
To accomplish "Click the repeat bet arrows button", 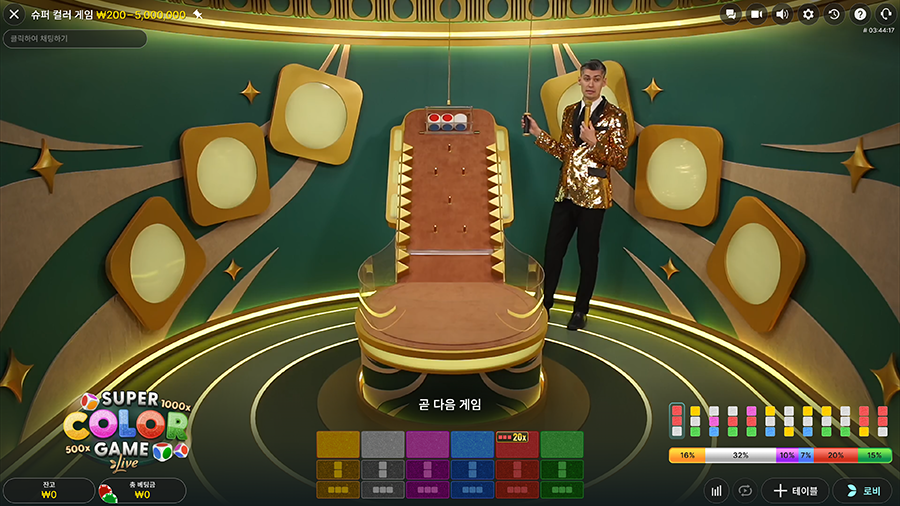I will point(744,491).
